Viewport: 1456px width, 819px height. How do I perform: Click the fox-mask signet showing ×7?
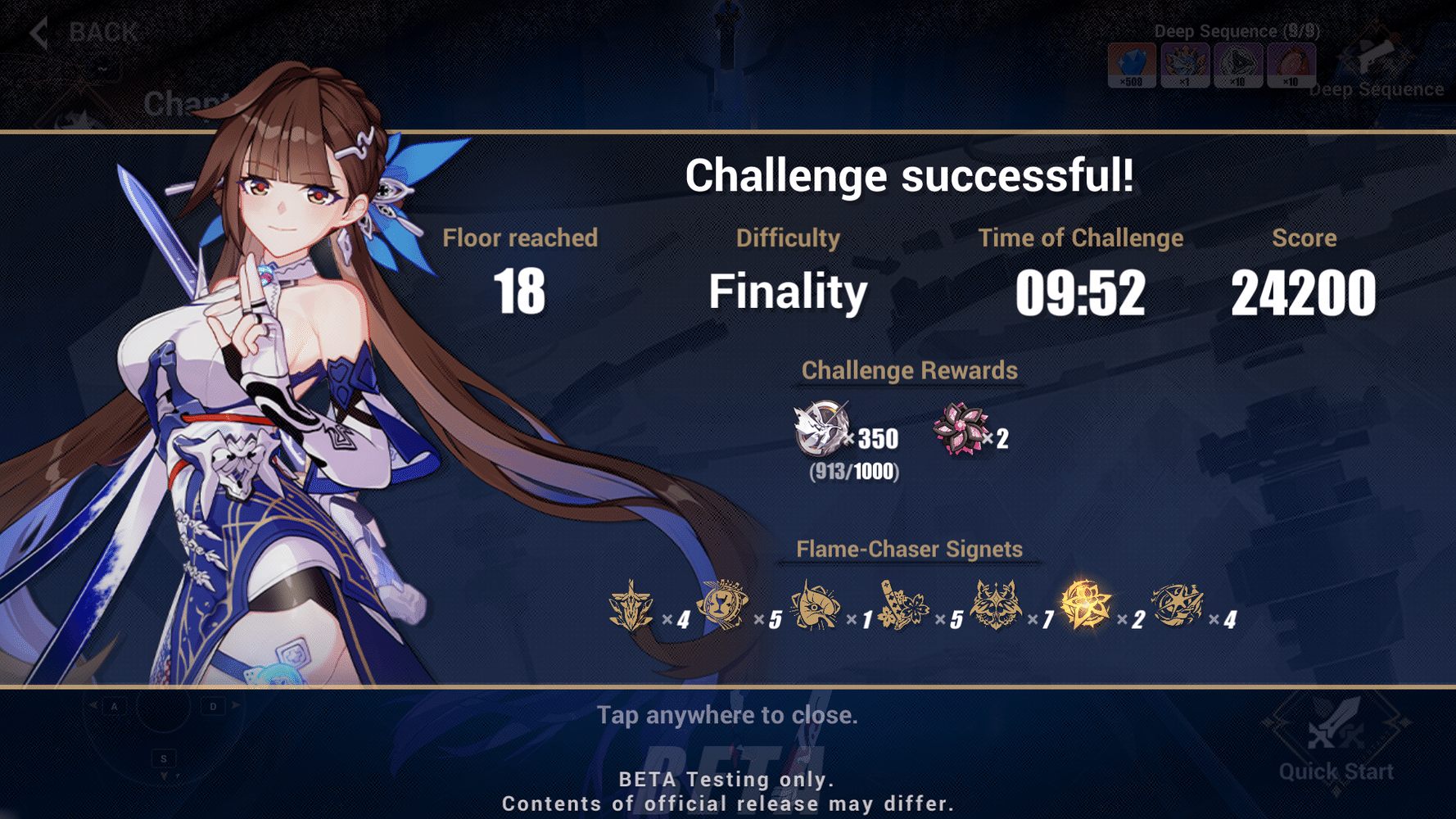coord(997,606)
